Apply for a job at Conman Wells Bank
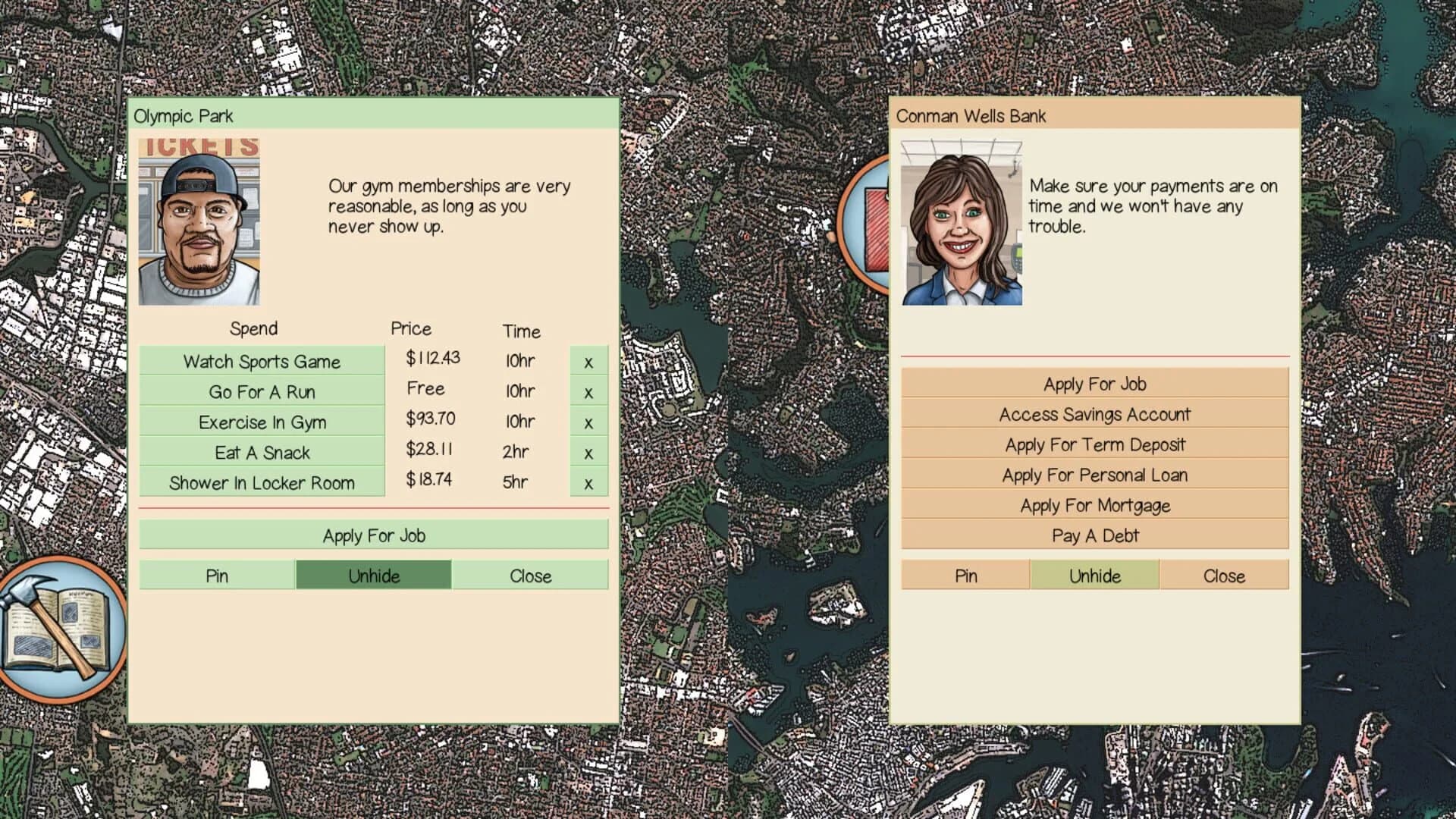The image size is (1456, 819). click(1094, 384)
